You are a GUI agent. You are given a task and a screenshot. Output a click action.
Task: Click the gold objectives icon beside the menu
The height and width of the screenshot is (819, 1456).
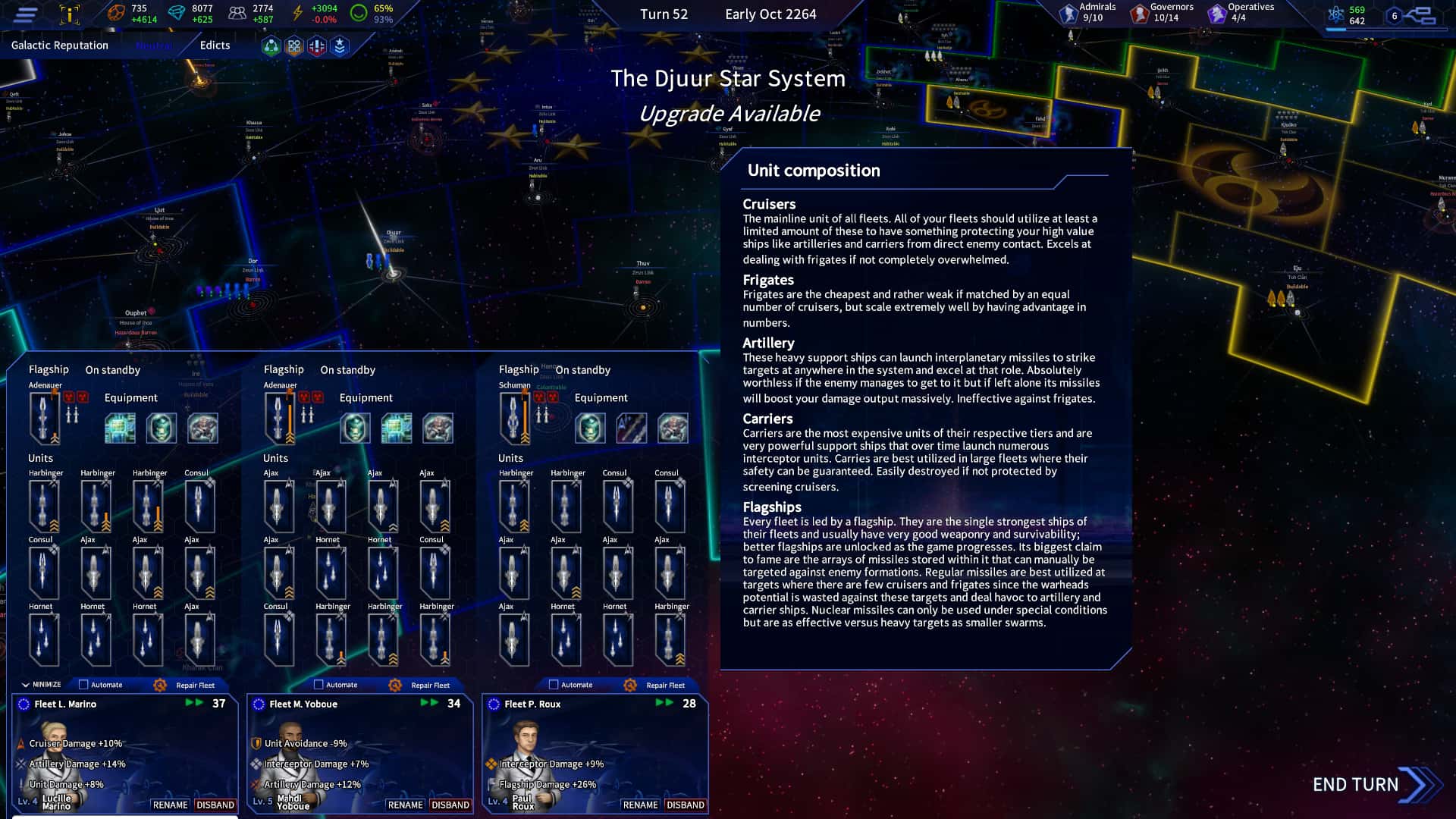pyautogui.click(x=68, y=13)
